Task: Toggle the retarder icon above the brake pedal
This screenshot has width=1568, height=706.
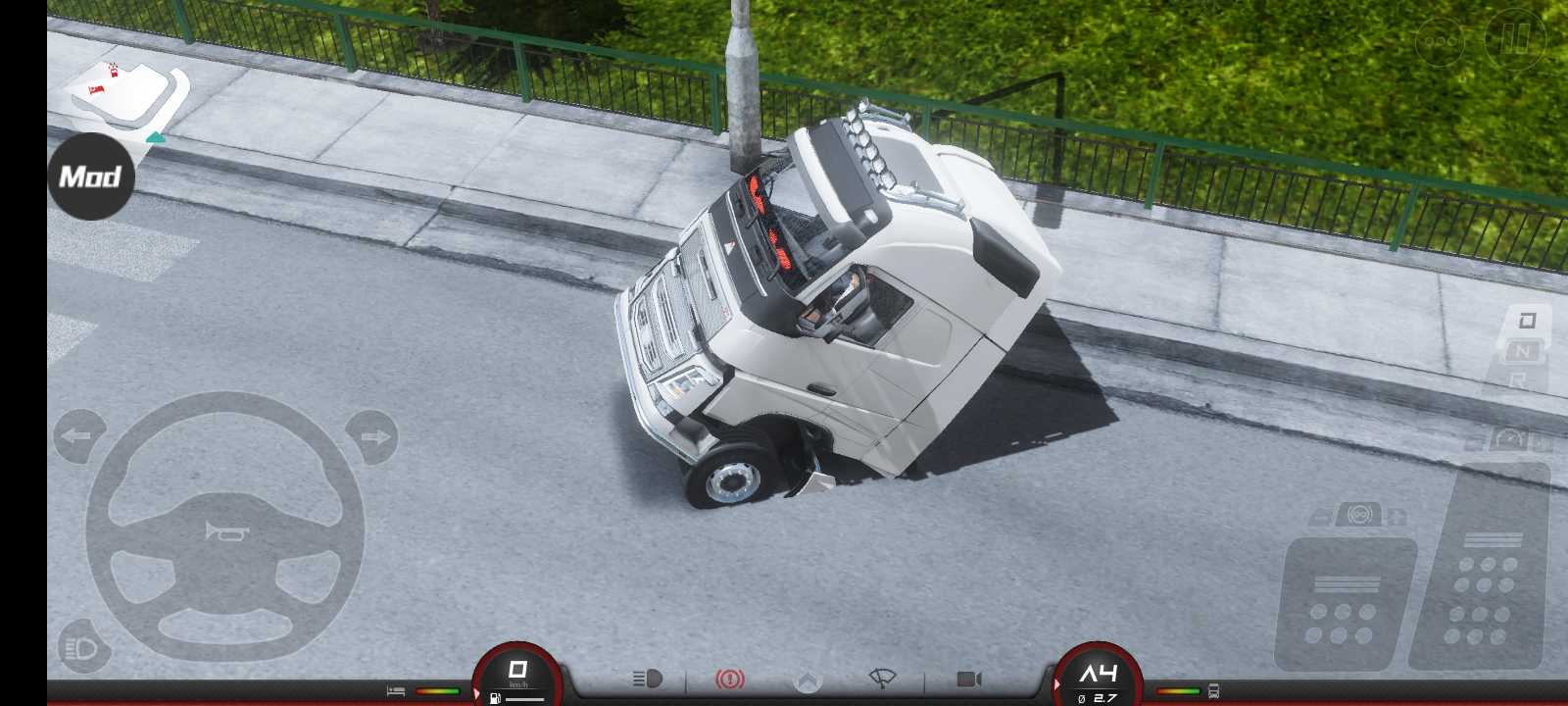Action: 1359,514
